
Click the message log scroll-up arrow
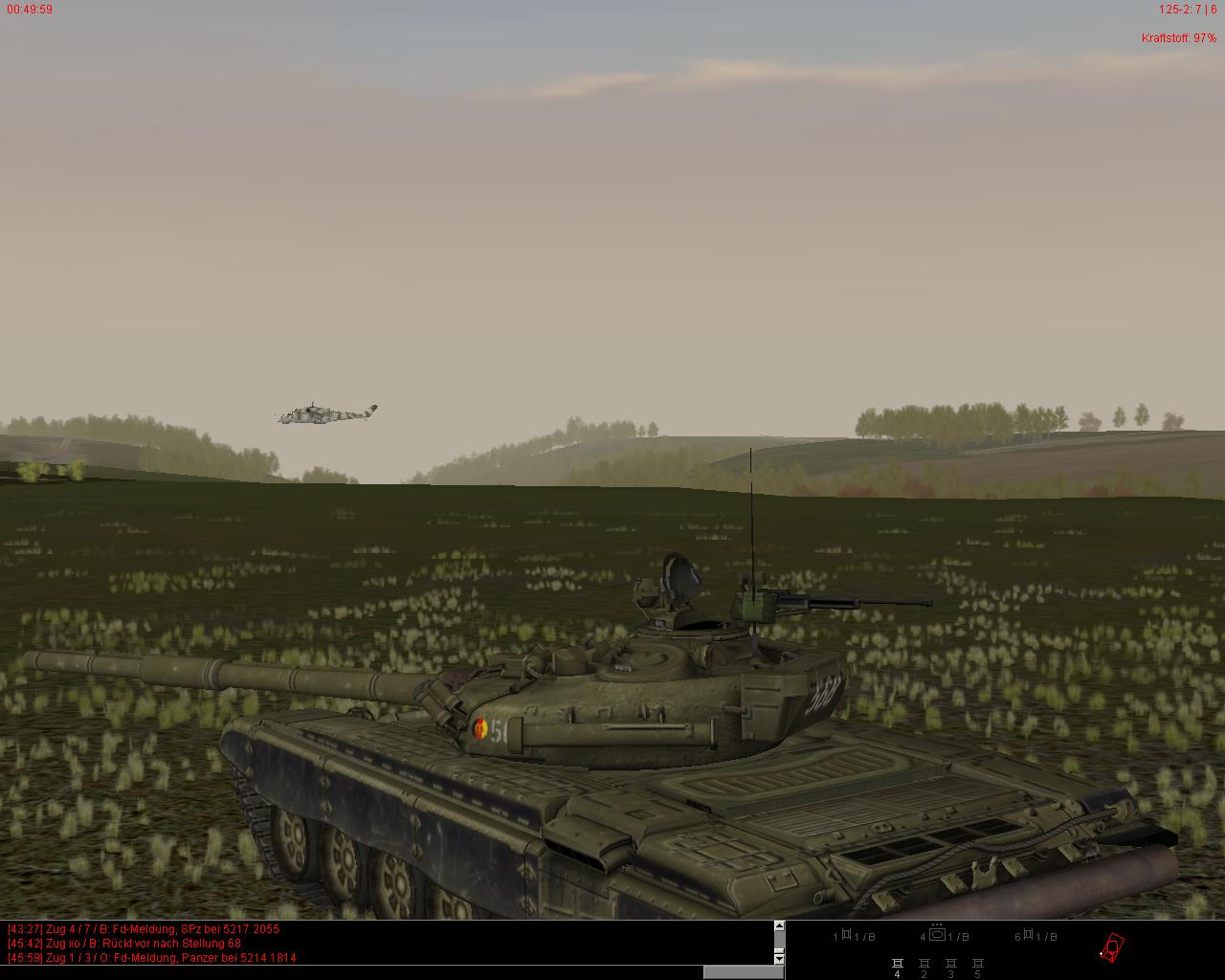point(779,926)
